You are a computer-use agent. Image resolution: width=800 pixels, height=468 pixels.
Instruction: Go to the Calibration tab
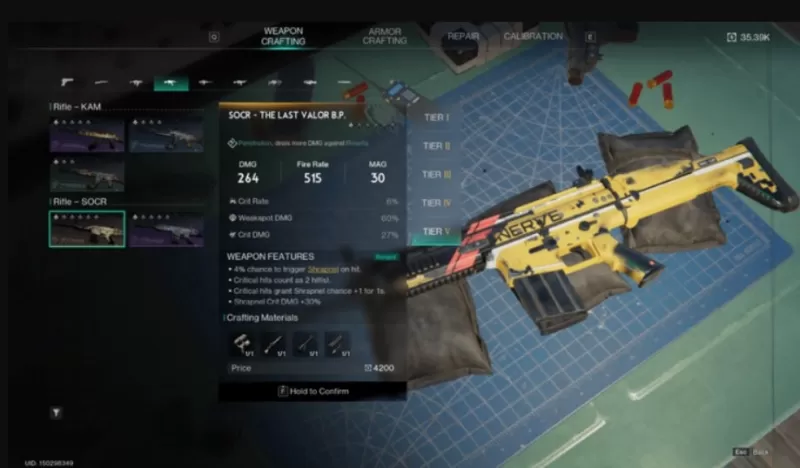click(x=533, y=36)
